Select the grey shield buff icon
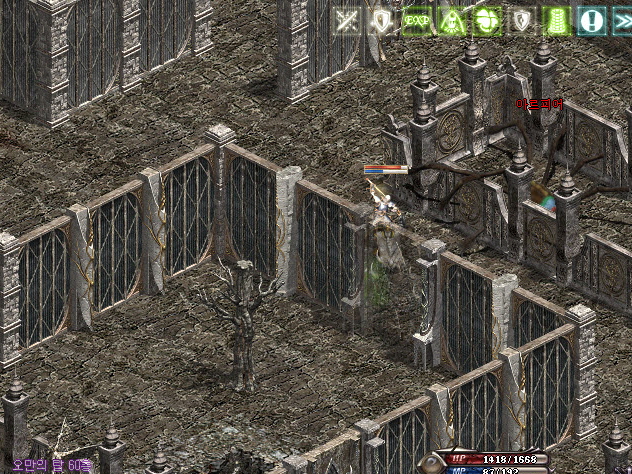Image resolution: width=632 pixels, height=474 pixels. click(521, 20)
